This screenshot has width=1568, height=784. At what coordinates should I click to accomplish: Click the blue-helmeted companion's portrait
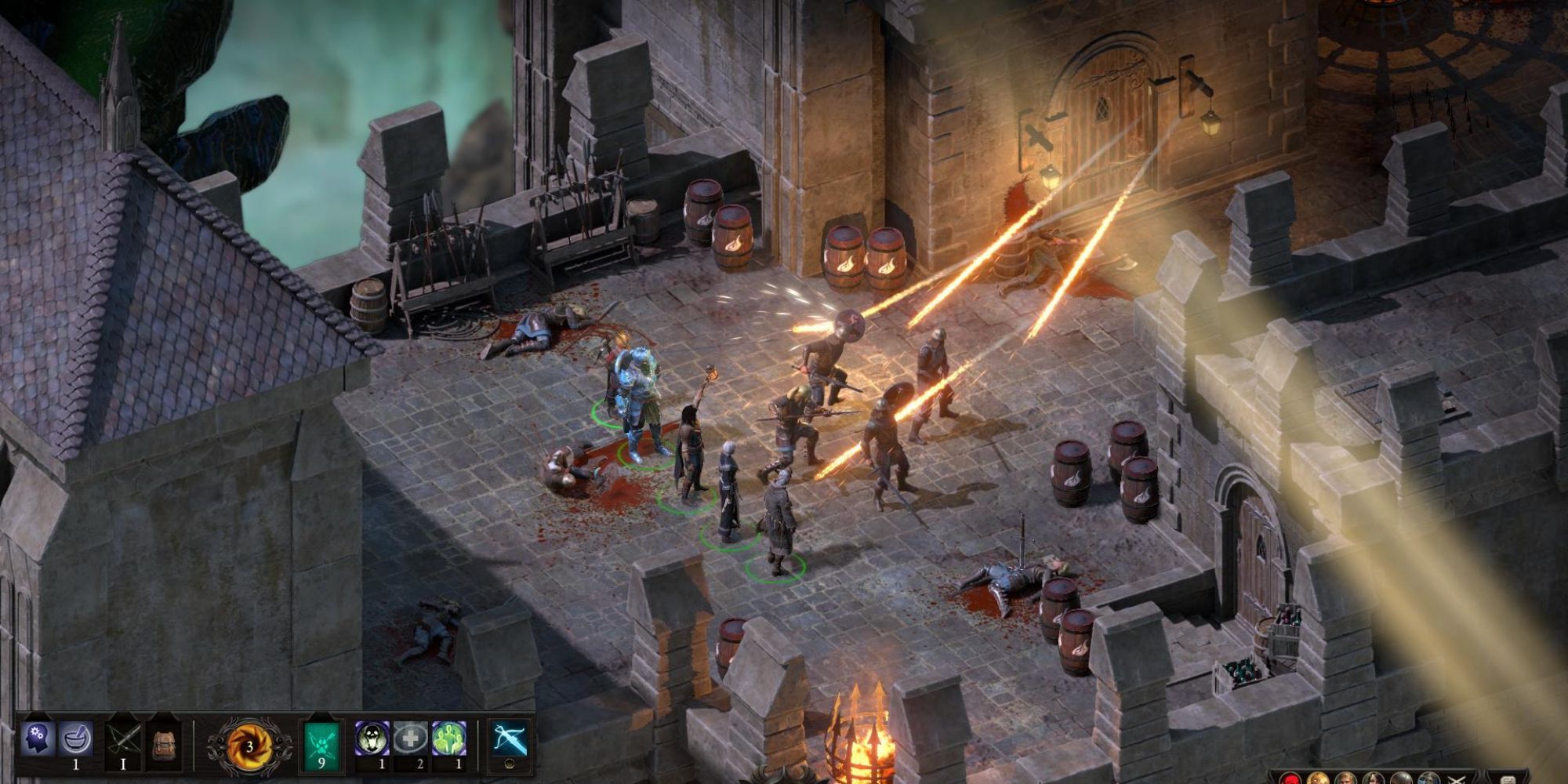pos(1428,780)
